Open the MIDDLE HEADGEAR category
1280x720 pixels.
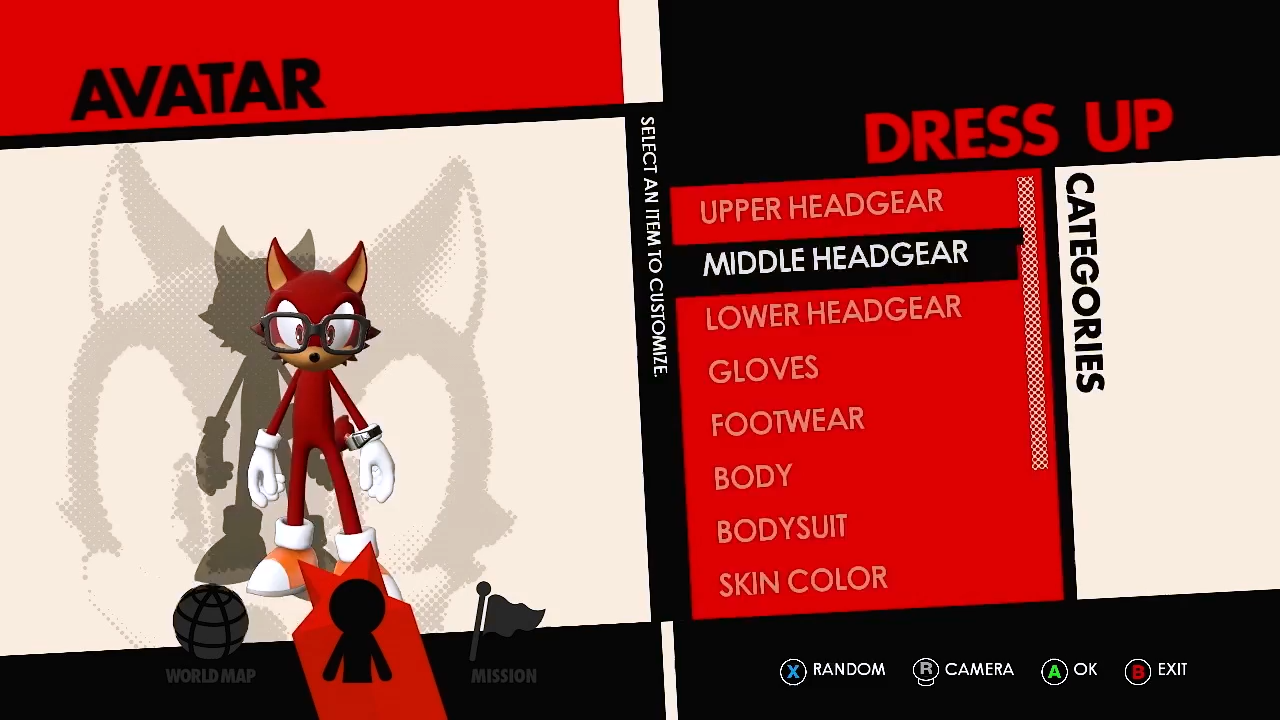click(836, 259)
